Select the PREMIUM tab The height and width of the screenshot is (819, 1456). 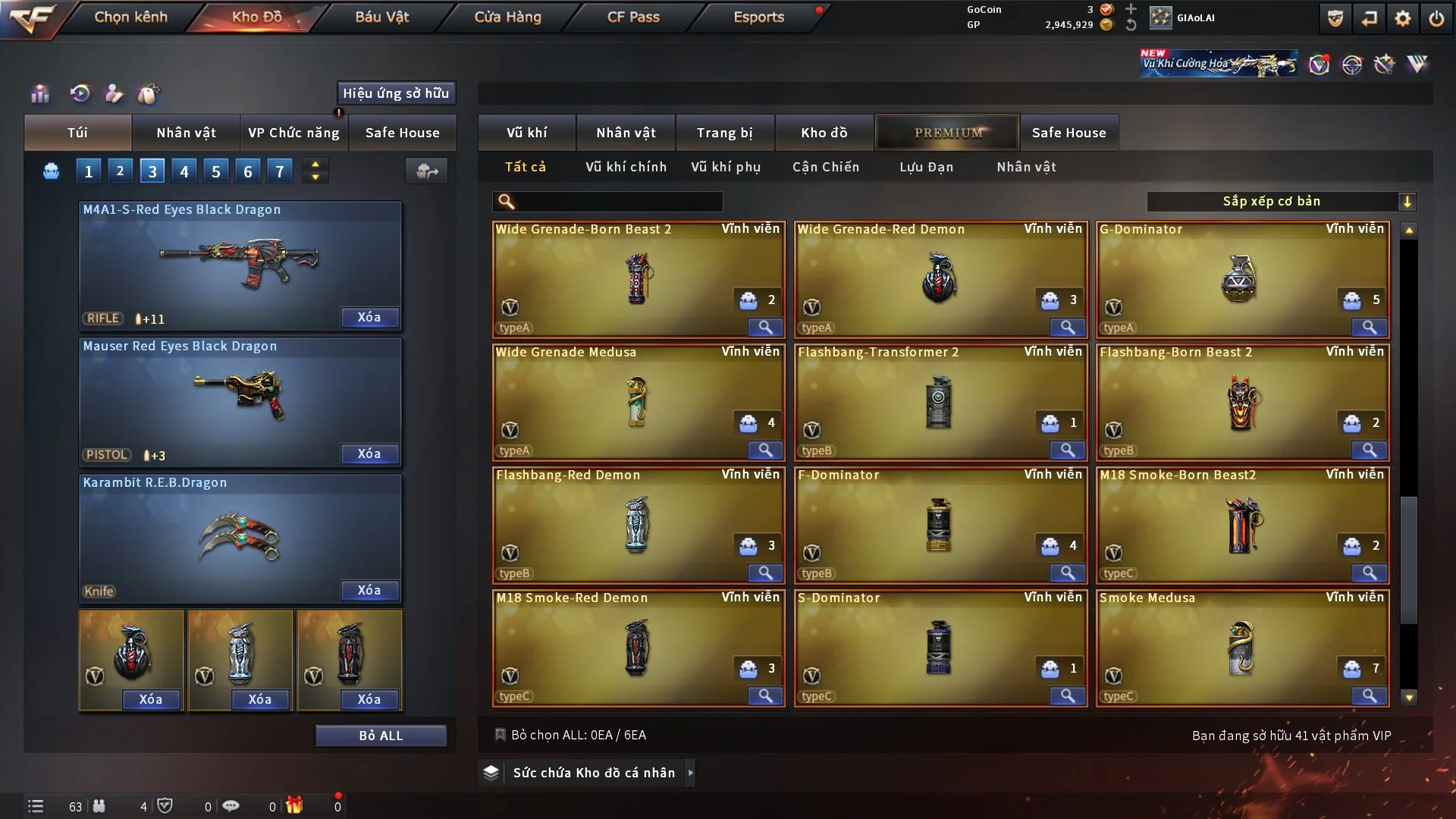pos(948,133)
